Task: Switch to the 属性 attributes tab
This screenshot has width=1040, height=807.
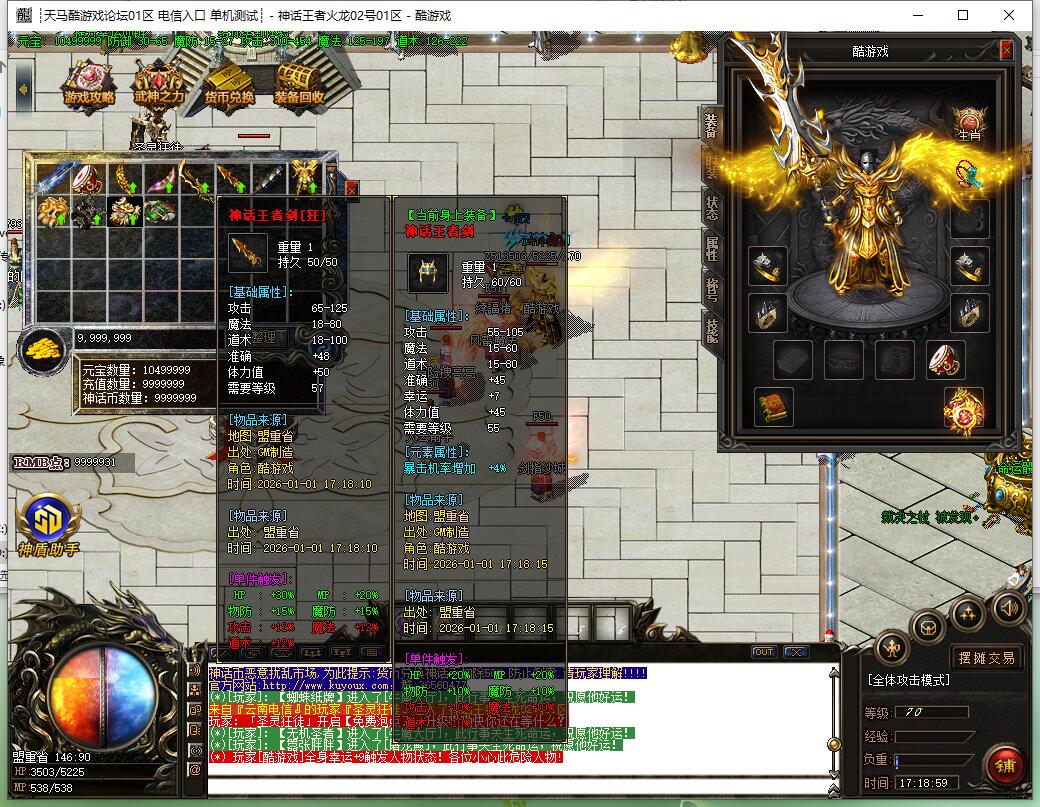Action: pyautogui.click(x=711, y=248)
